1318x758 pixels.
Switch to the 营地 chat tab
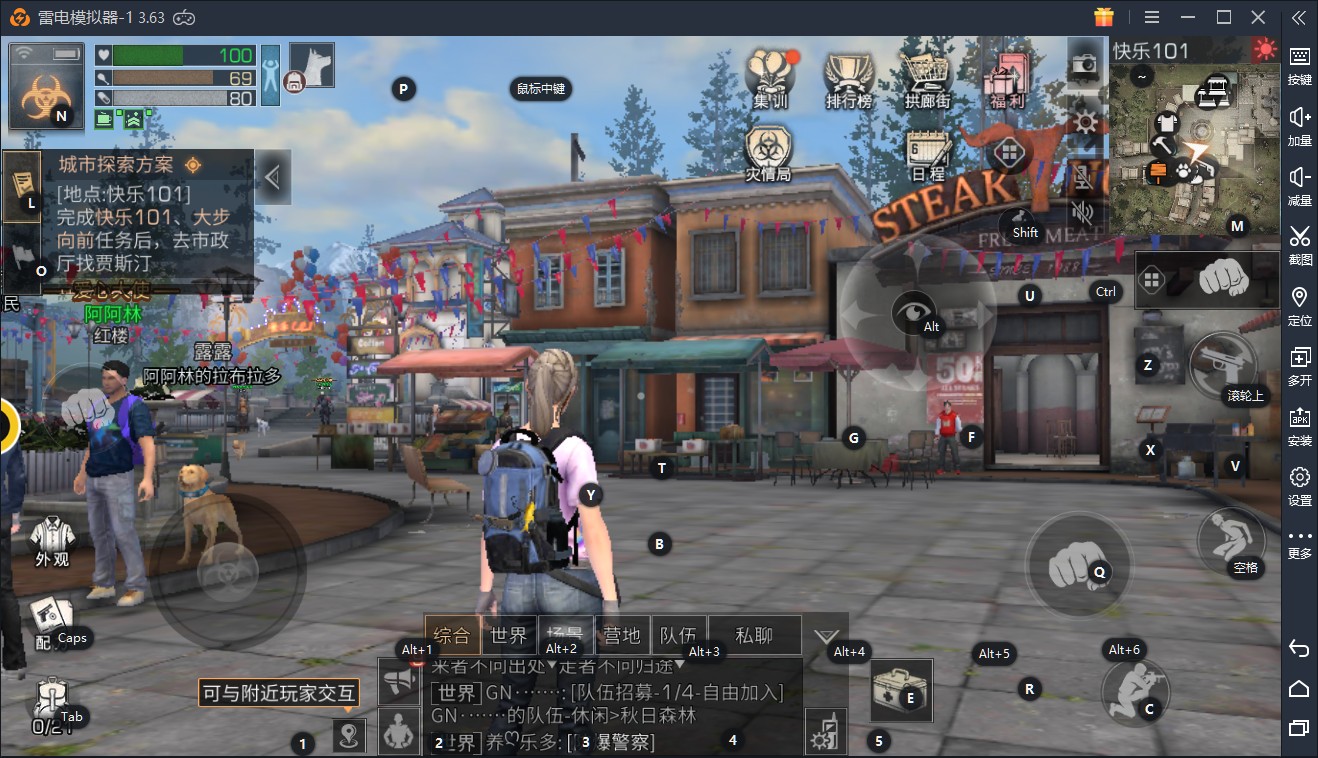pos(622,635)
